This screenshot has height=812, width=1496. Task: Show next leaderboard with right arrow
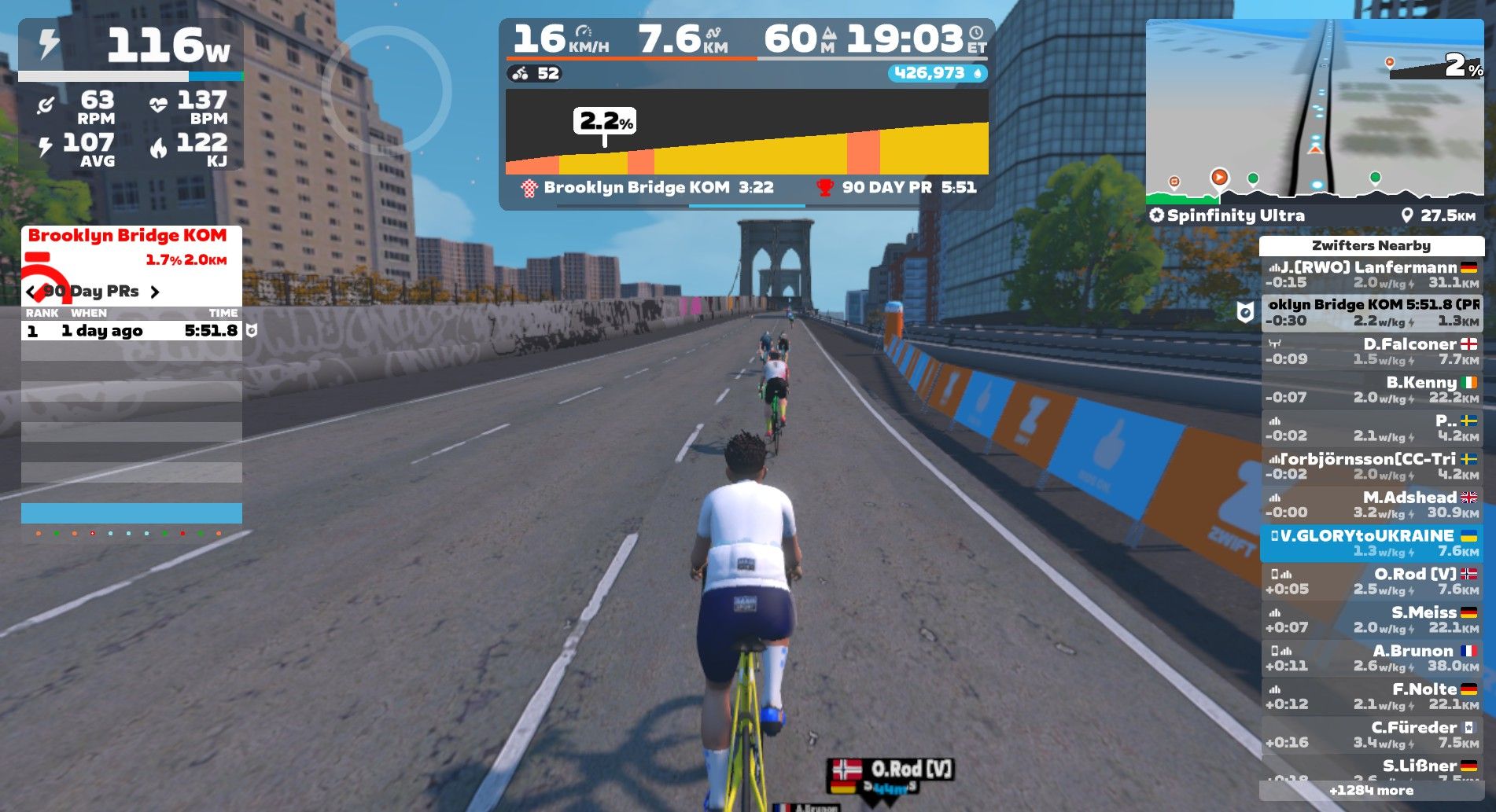[155, 292]
